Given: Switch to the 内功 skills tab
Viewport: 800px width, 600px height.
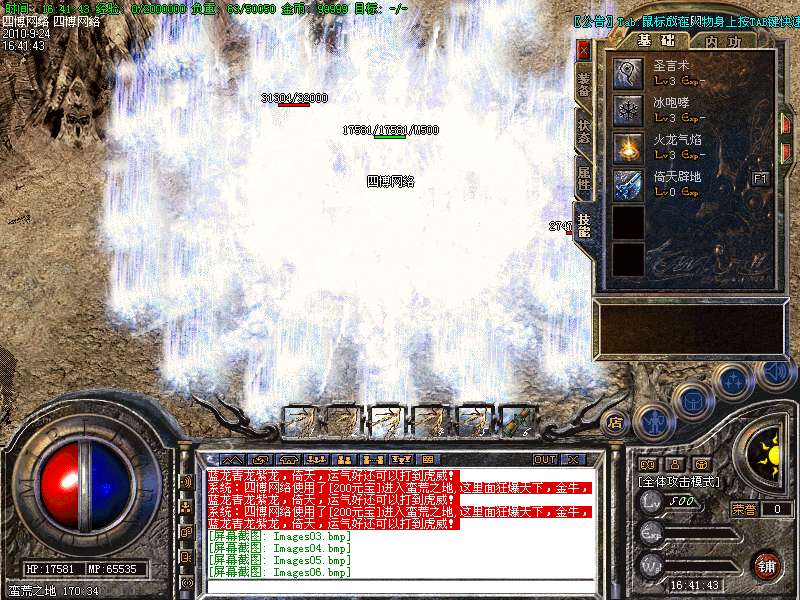Looking at the screenshot, I should (x=722, y=41).
